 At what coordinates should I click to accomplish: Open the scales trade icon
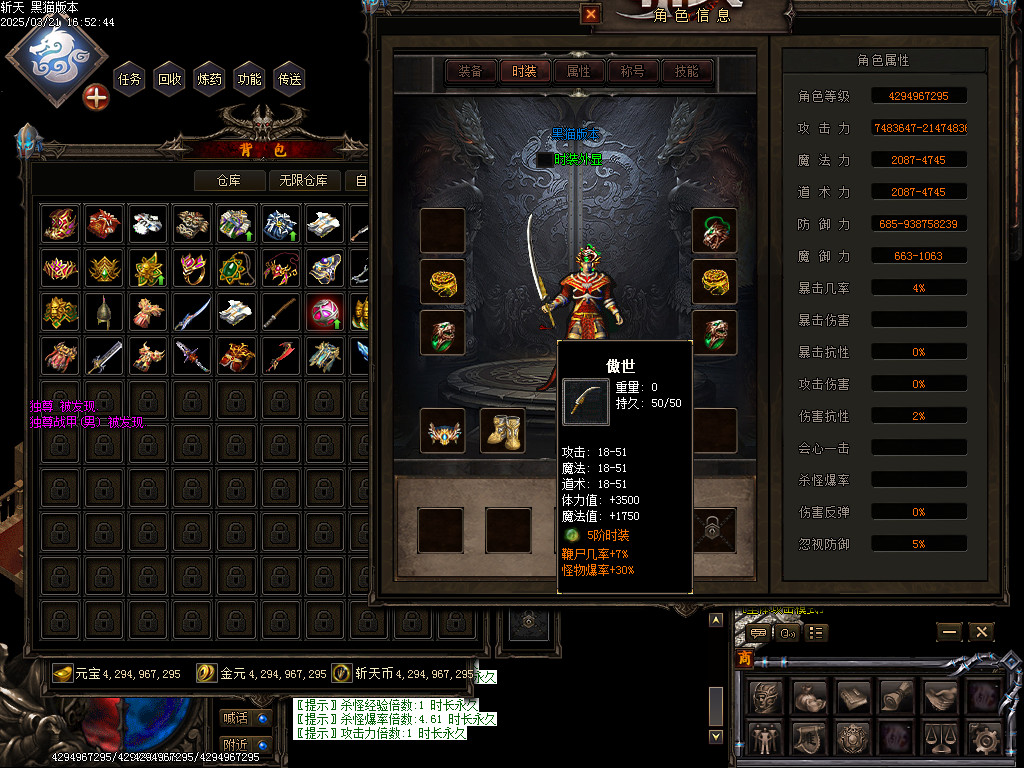tap(940, 738)
